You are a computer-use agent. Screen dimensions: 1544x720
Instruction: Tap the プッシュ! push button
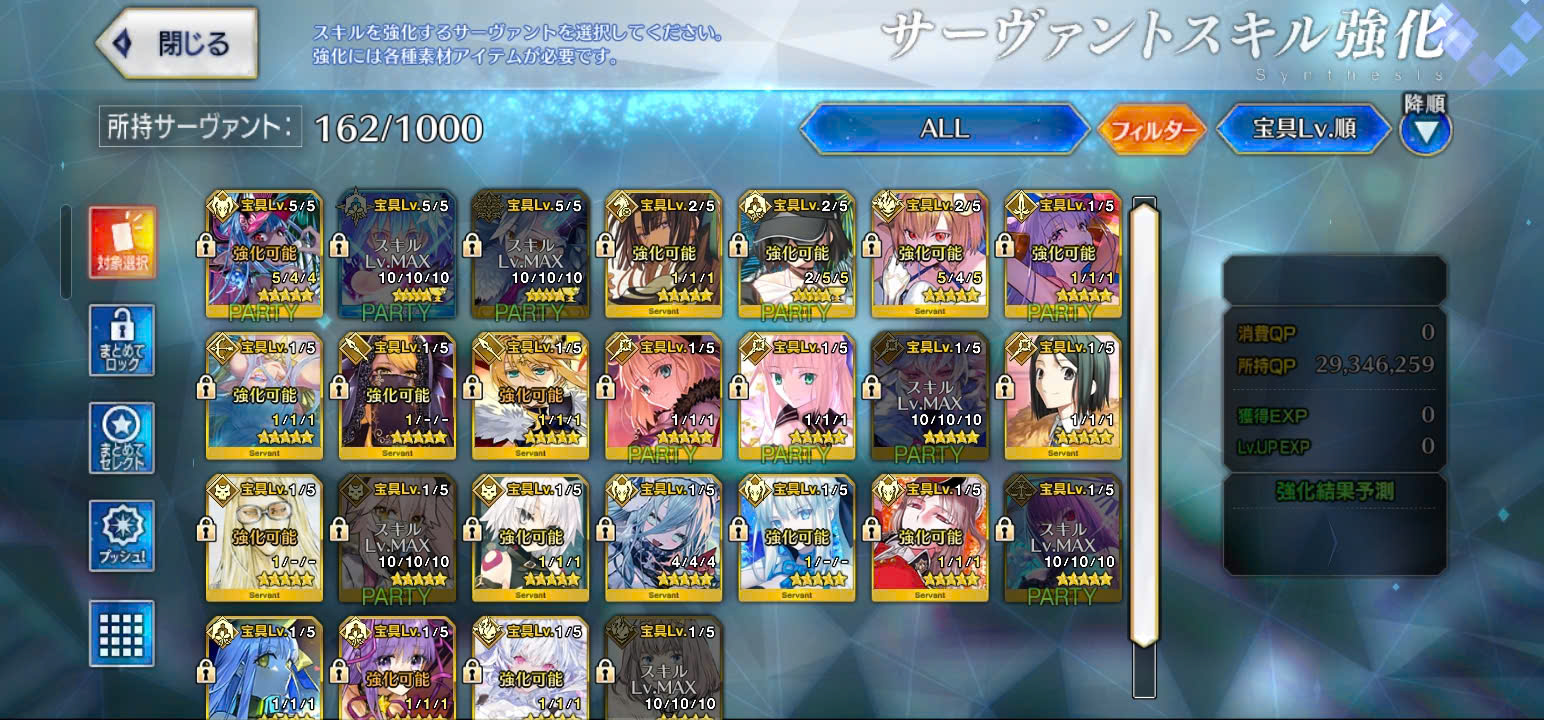pyautogui.click(x=122, y=536)
